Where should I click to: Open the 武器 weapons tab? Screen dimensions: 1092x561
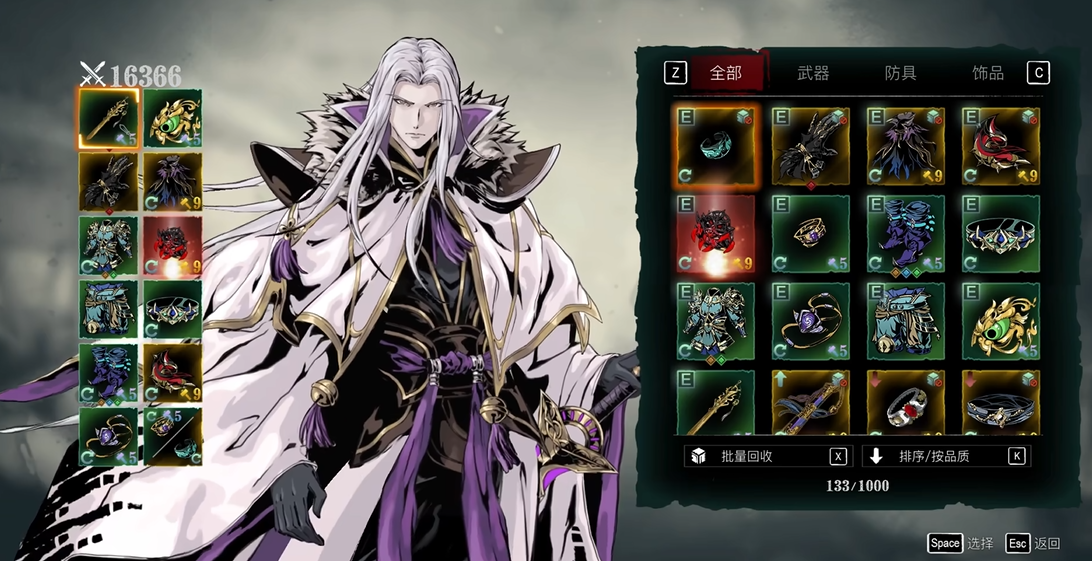[813, 73]
